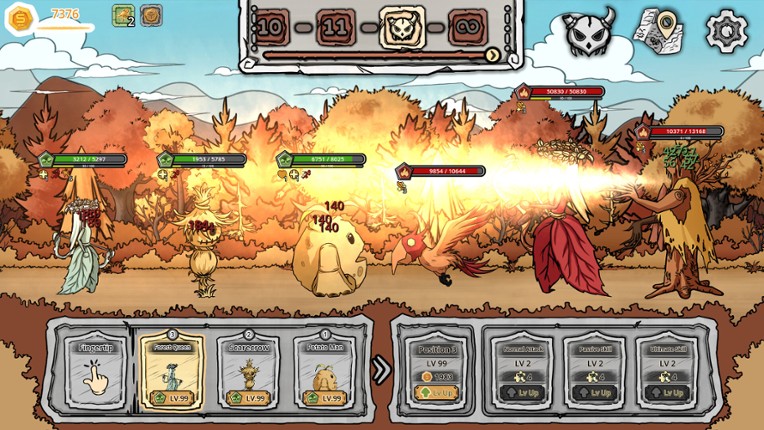The image size is (764, 430).
Task: Click the green item icon beside gold
Action: click(123, 15)
